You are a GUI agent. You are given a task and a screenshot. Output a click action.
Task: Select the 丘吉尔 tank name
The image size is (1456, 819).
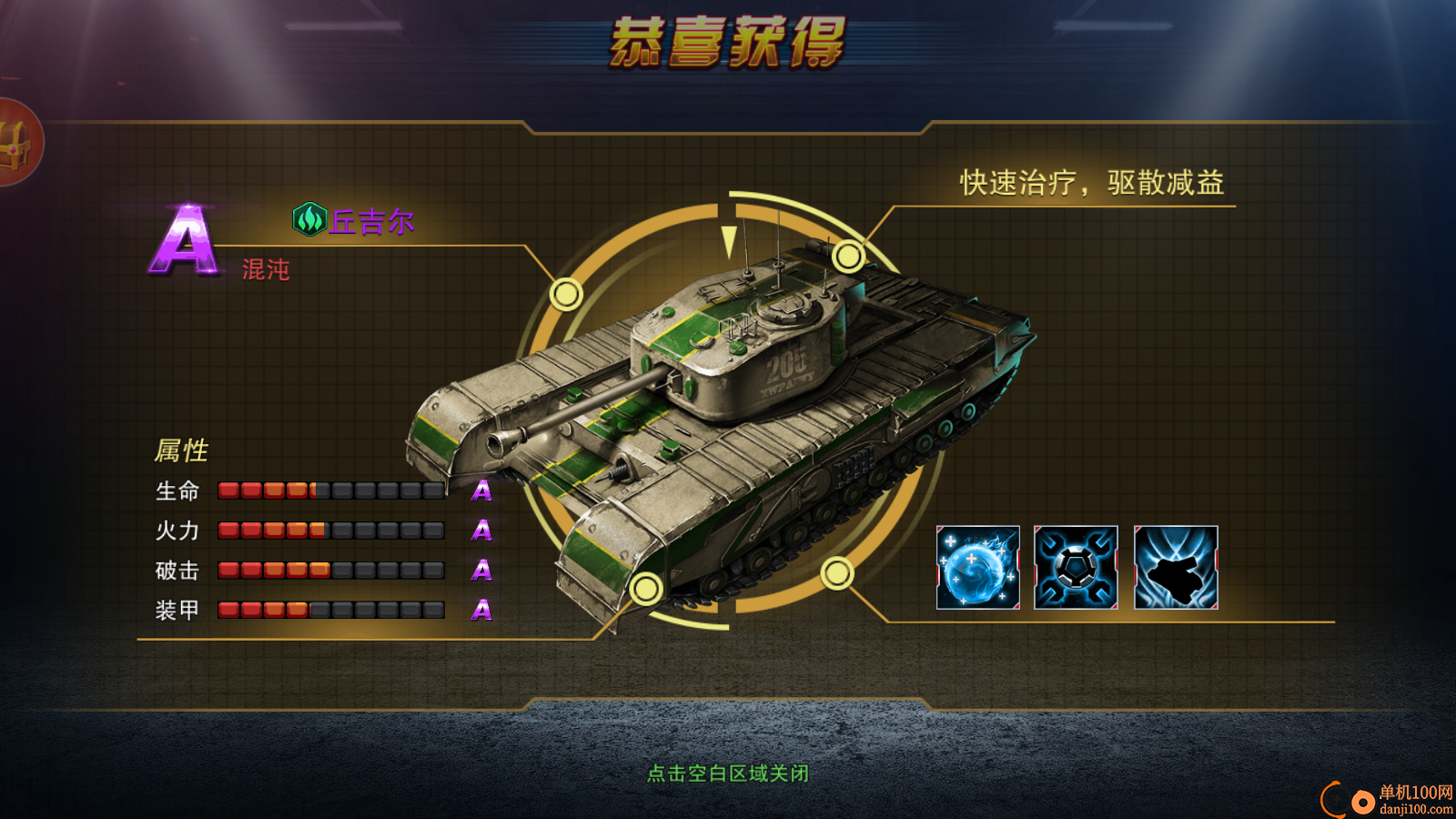(371, 221)
